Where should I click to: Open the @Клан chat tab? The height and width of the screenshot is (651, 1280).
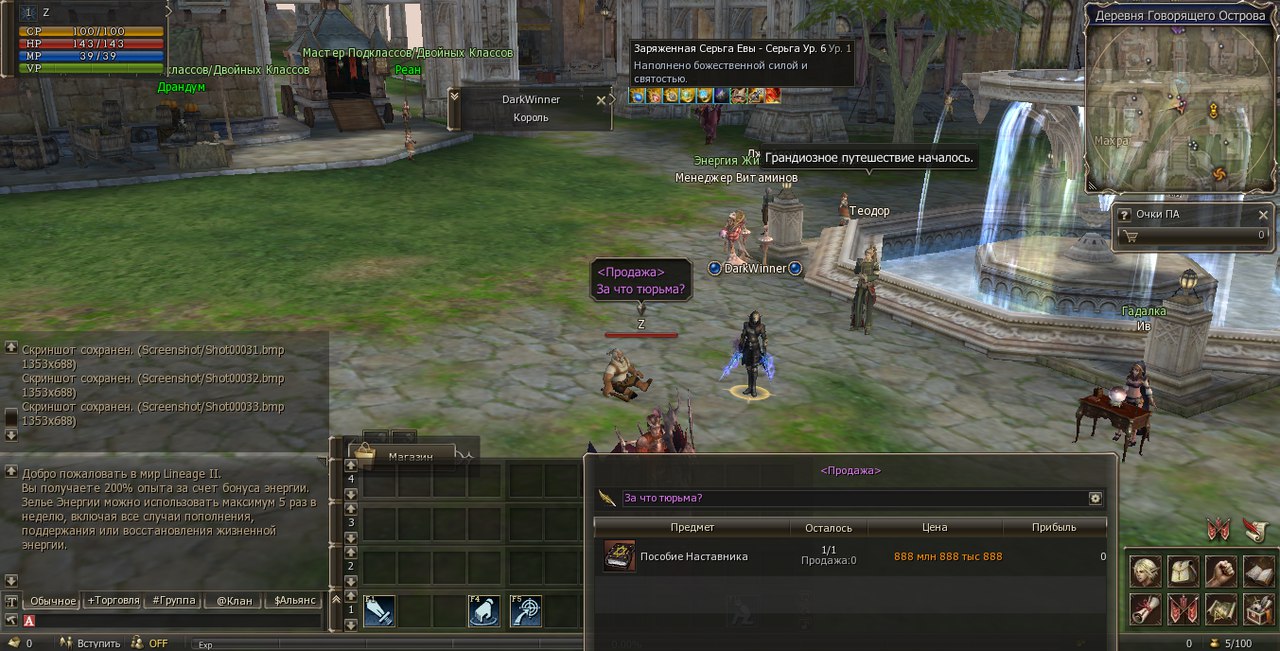click(x=232, y=601)
